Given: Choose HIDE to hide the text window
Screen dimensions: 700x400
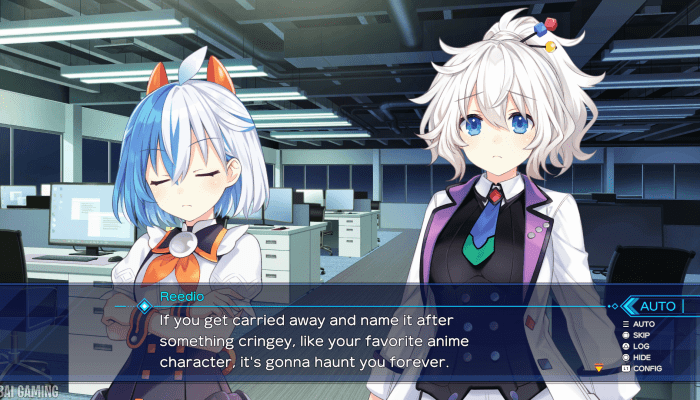Looking at the screenshot, I should coord(642,357).
